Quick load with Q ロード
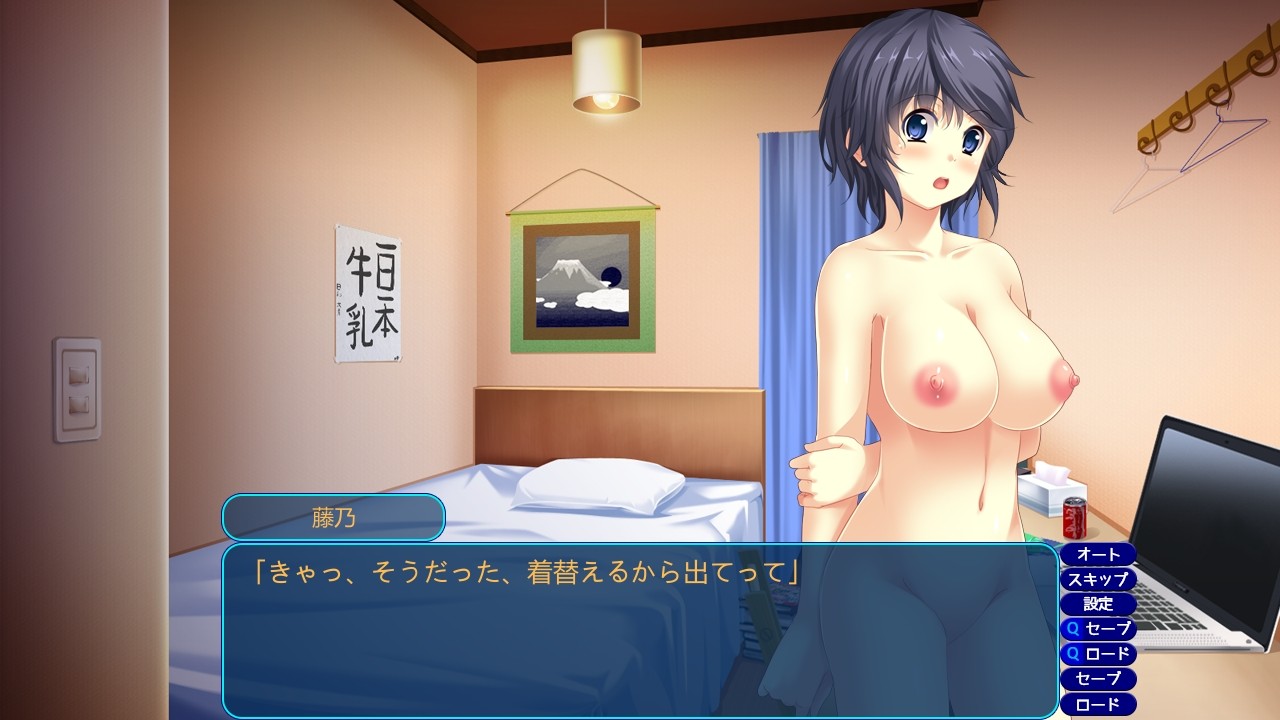Image resolution: width=1280 pixels, height=720 pixels. coord(1097,654)
